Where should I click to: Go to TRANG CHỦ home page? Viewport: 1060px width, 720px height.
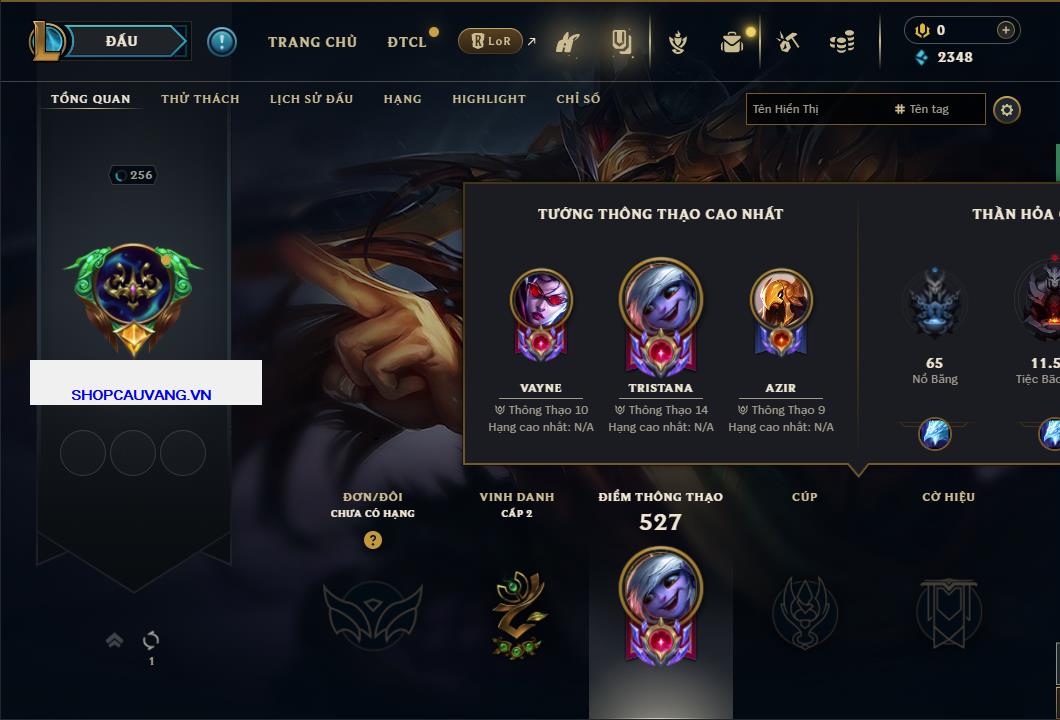312,42
